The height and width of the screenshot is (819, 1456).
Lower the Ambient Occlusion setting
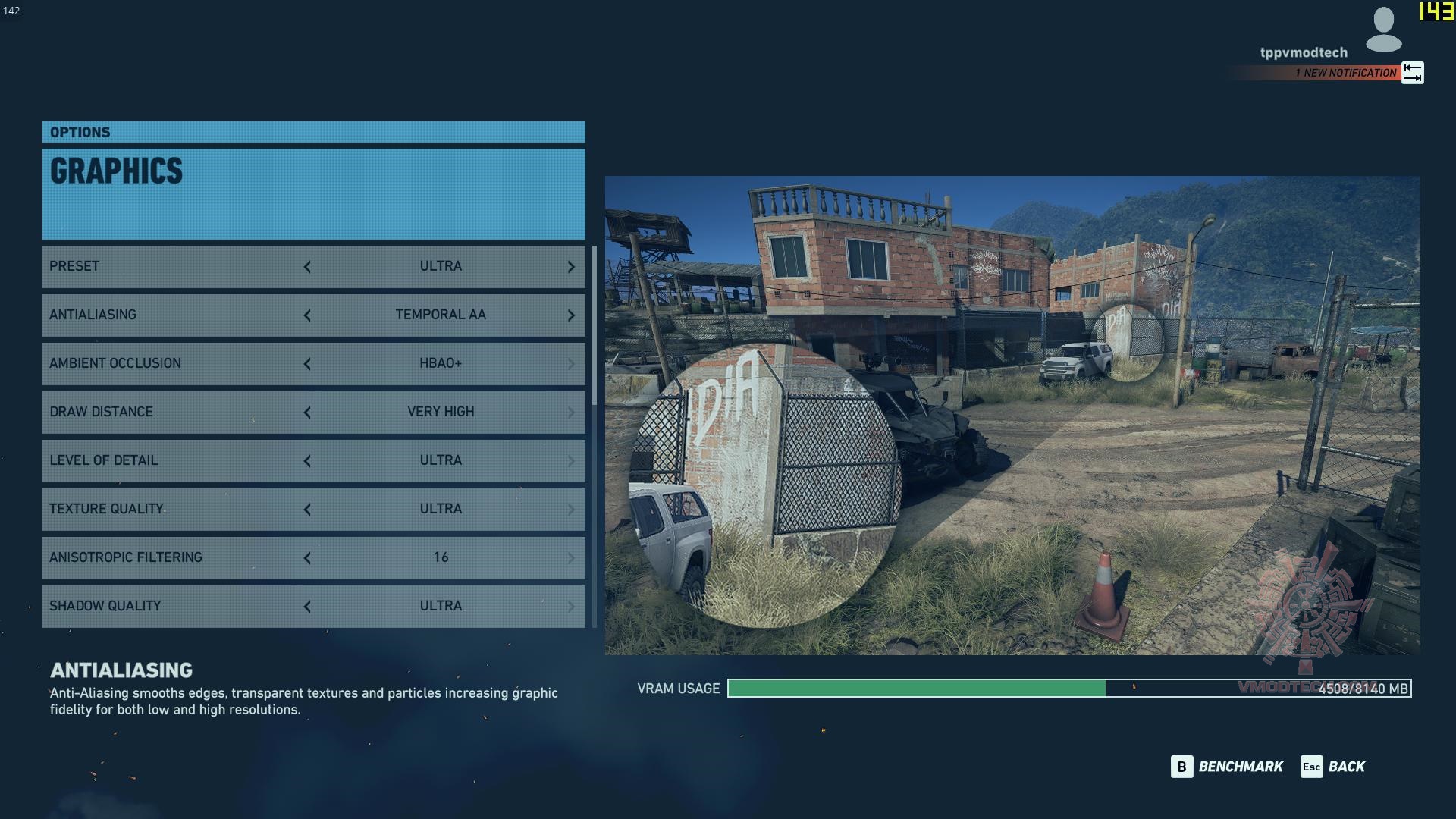pos(307,364)
